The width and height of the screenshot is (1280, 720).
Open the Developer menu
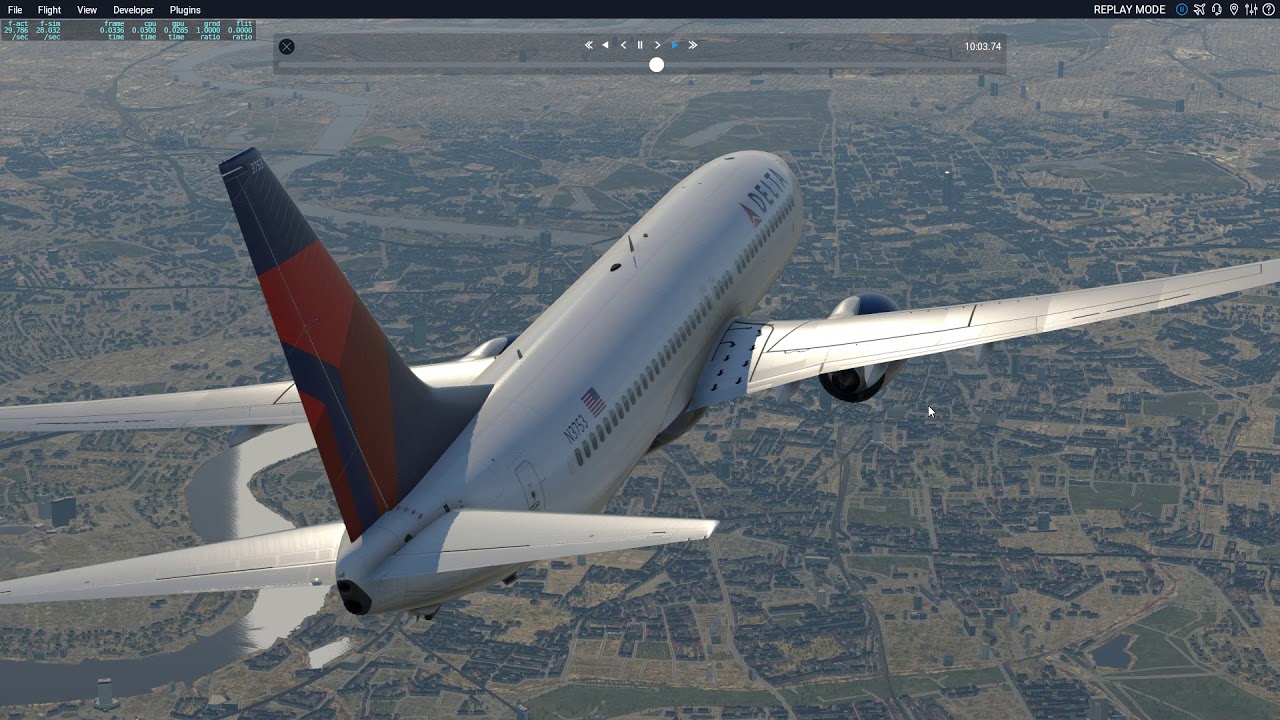(x=133, y=10)
